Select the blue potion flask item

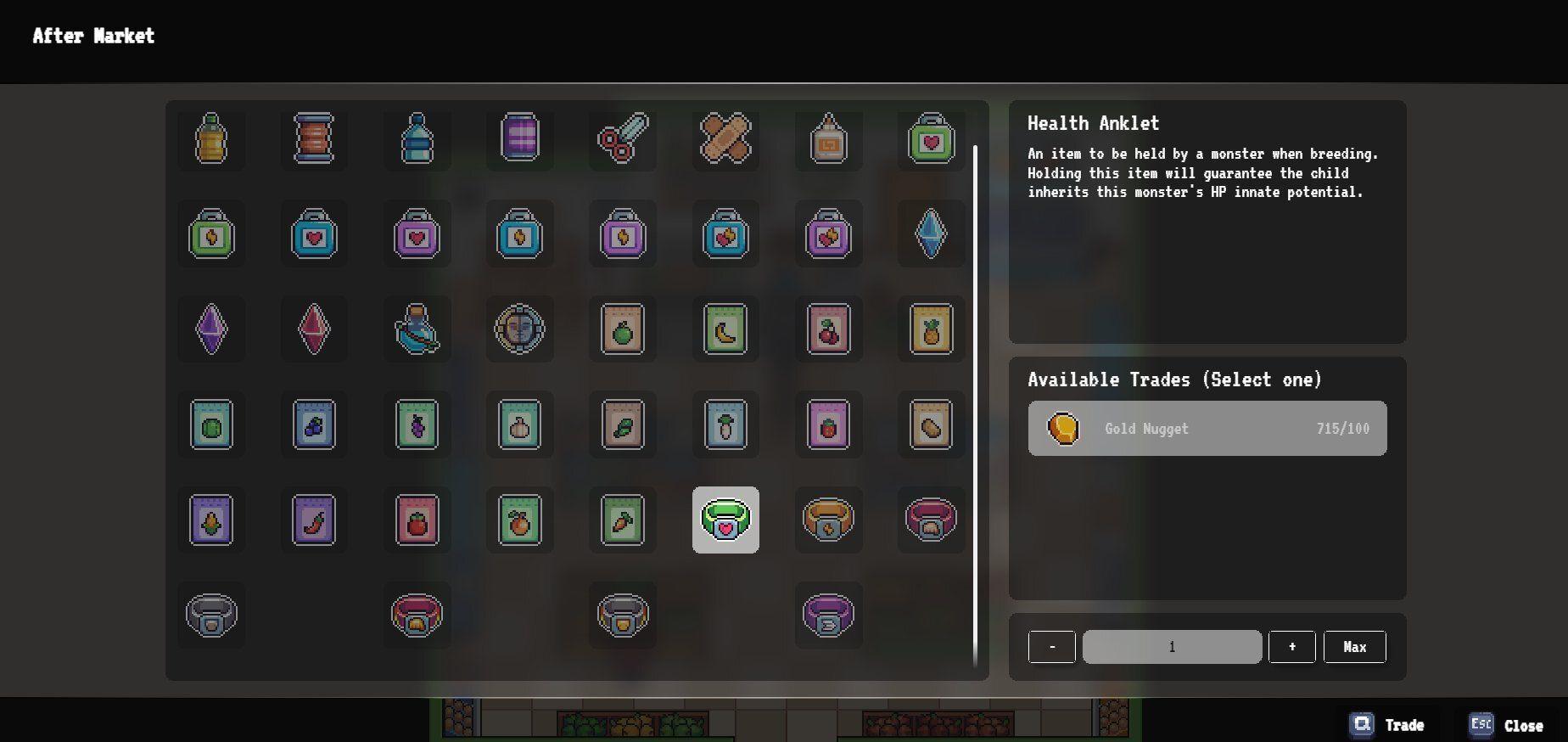tap(416, 329)
